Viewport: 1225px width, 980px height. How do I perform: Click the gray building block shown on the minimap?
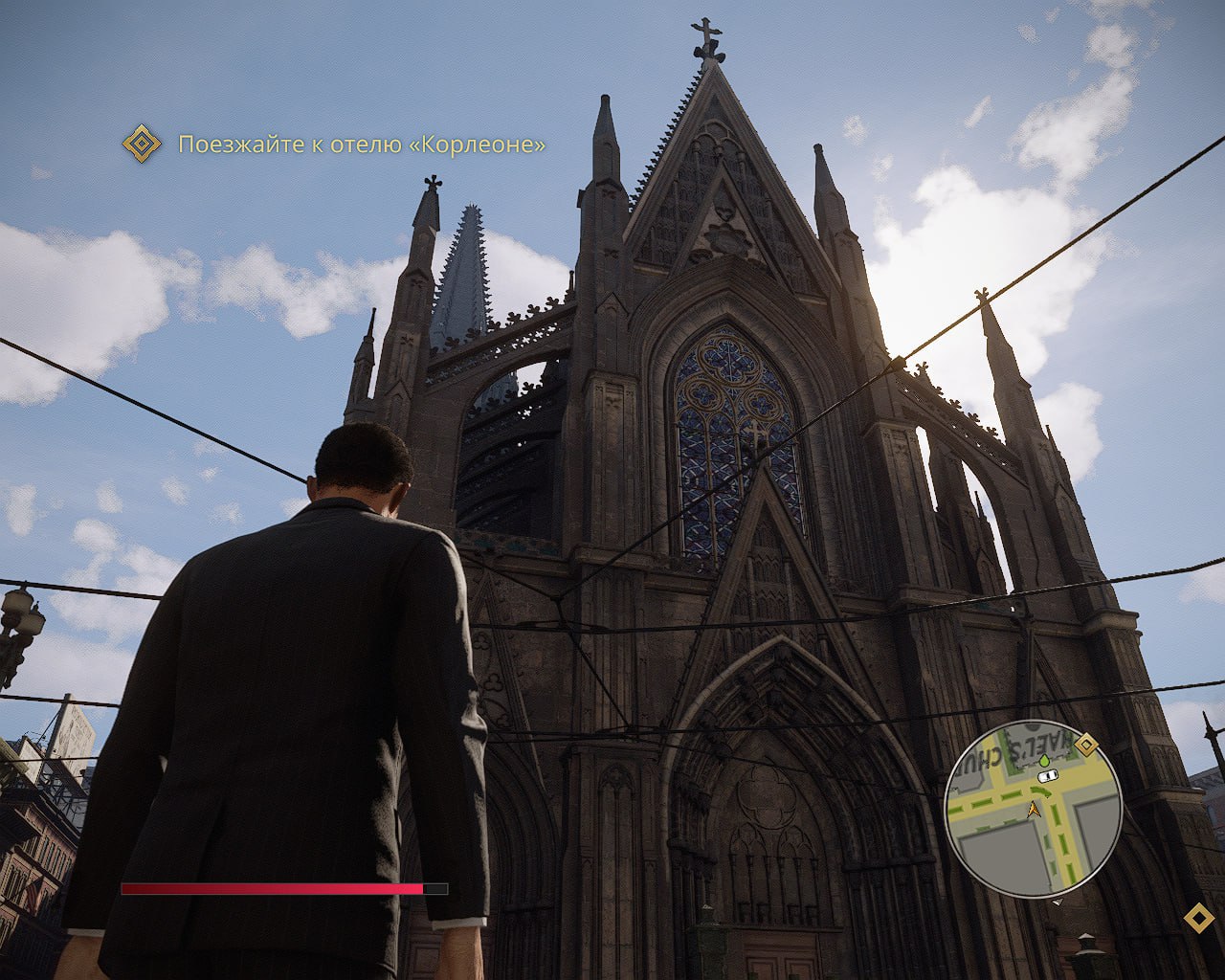1001,851
